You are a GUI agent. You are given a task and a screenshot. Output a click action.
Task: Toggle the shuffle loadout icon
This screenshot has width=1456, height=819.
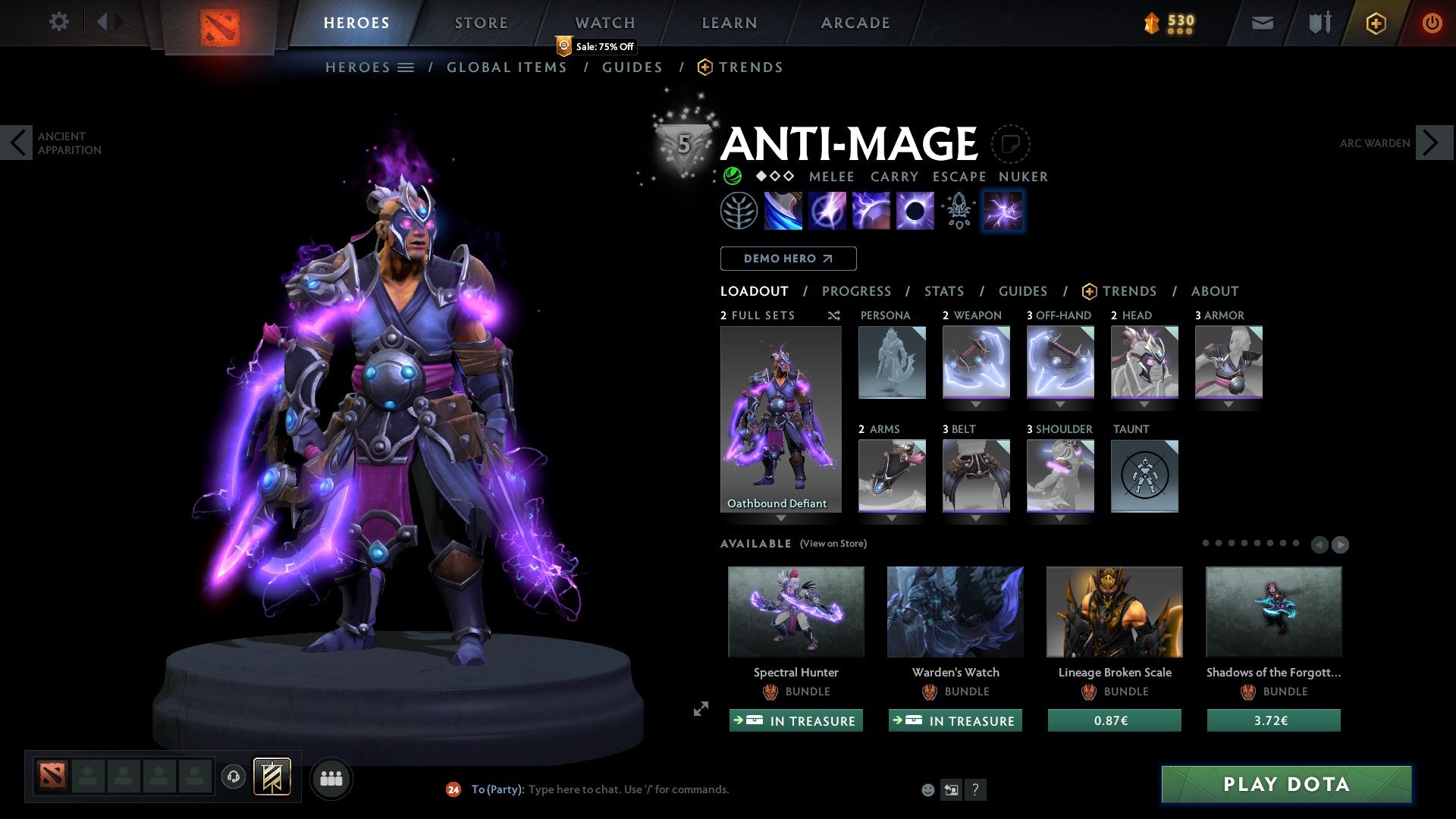[x=833, y=315]
